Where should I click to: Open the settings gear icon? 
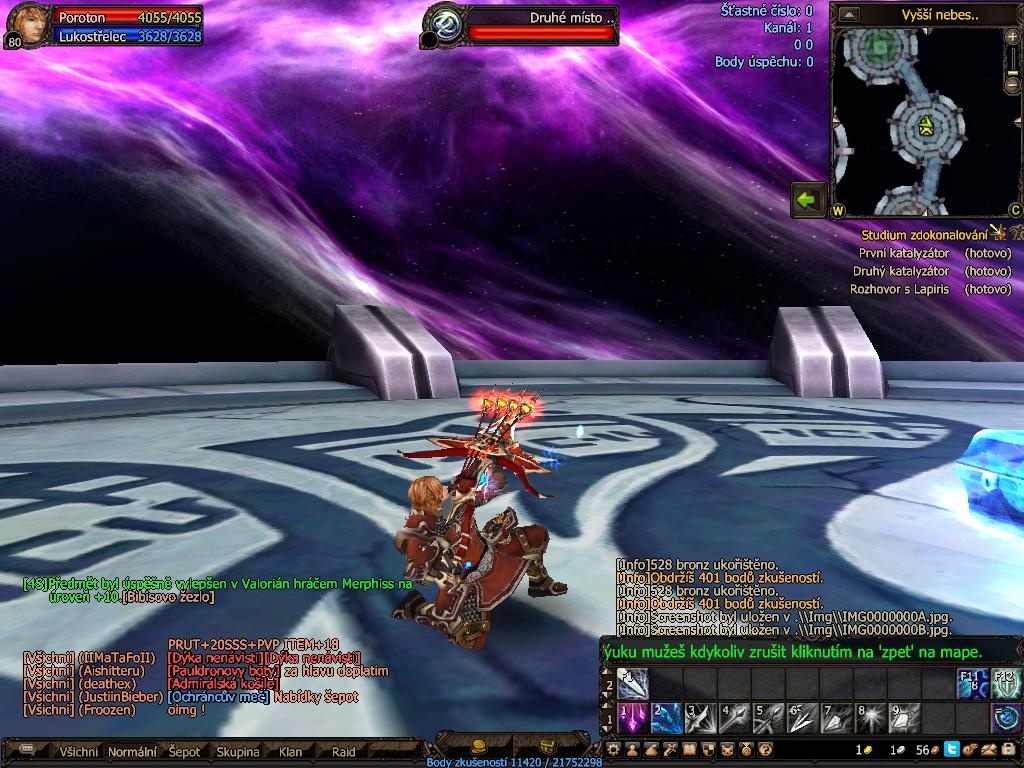click(x=614, y=749)
